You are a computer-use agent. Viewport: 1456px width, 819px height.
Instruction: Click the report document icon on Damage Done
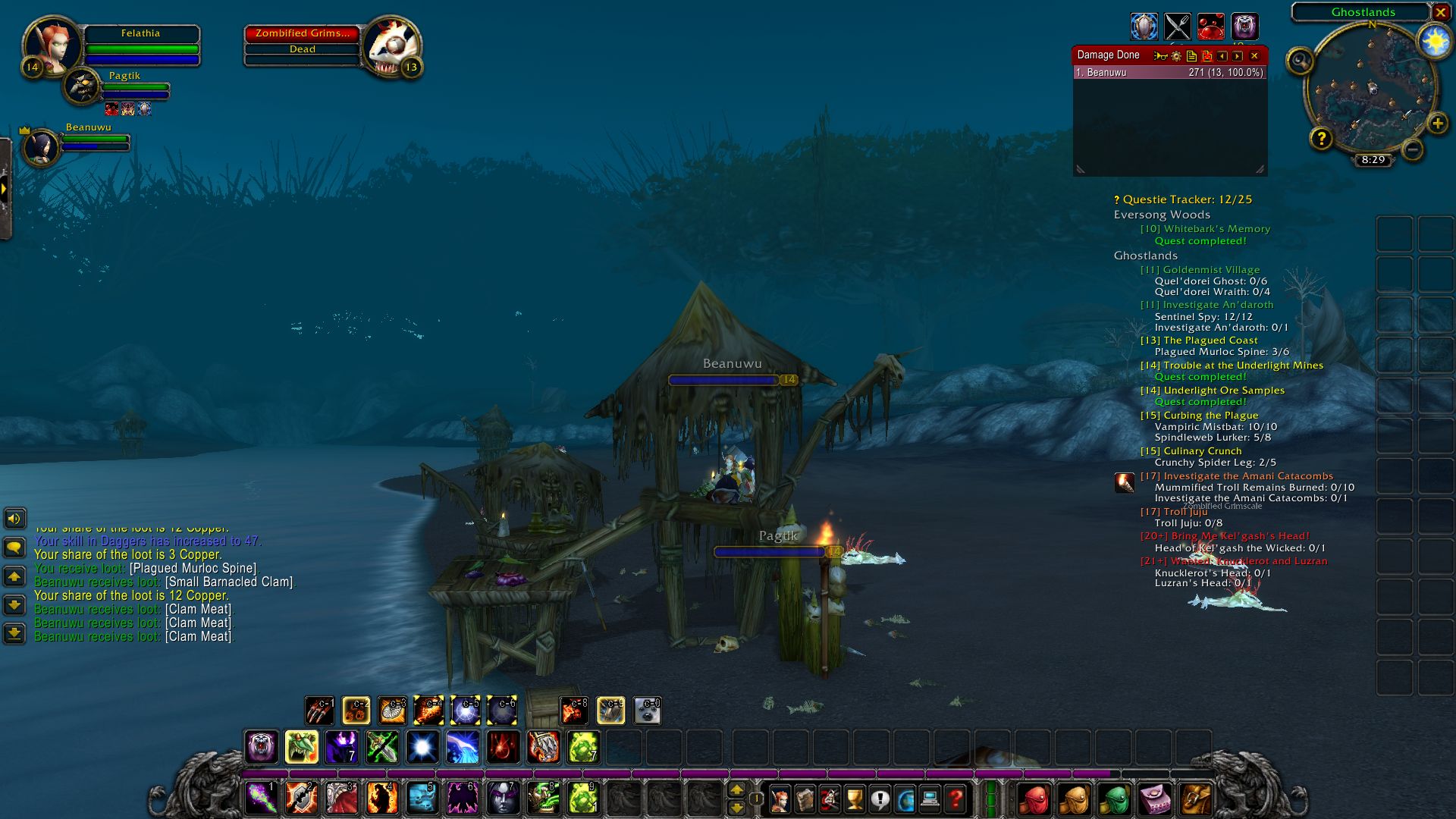[1191, 56]
